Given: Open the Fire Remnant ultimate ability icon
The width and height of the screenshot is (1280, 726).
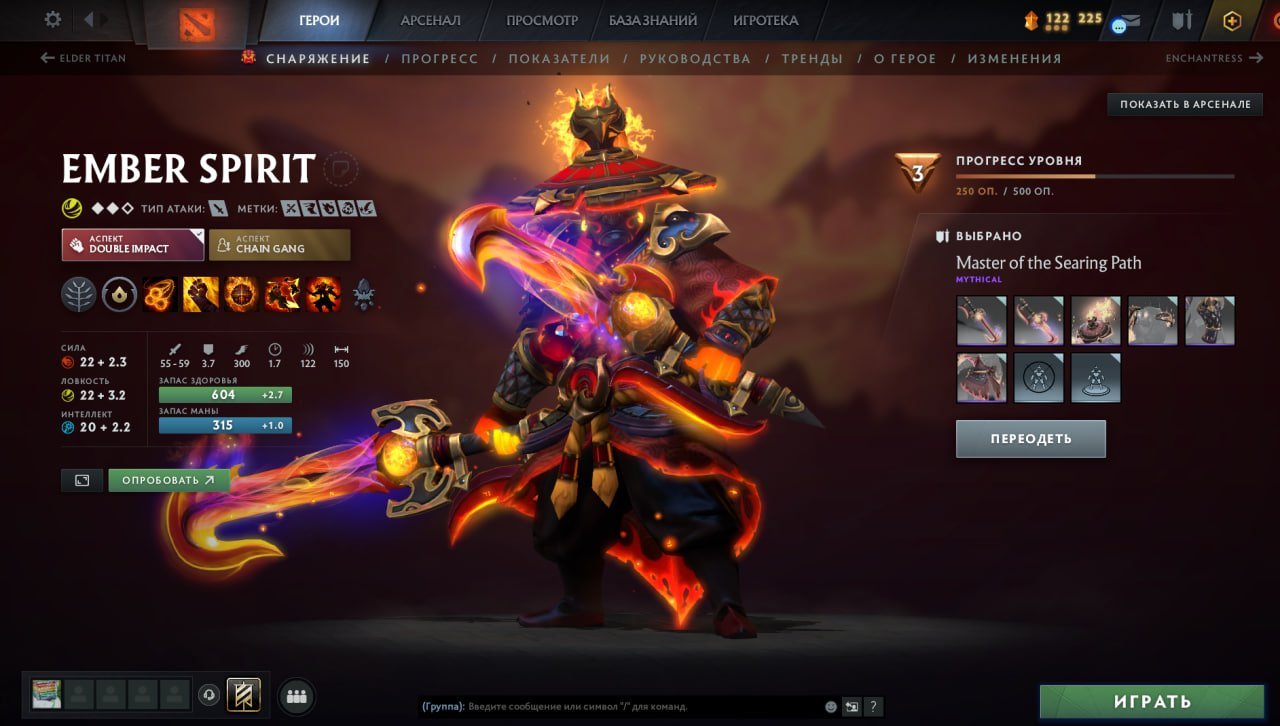Looking at the screenshot, I should 322,294.
